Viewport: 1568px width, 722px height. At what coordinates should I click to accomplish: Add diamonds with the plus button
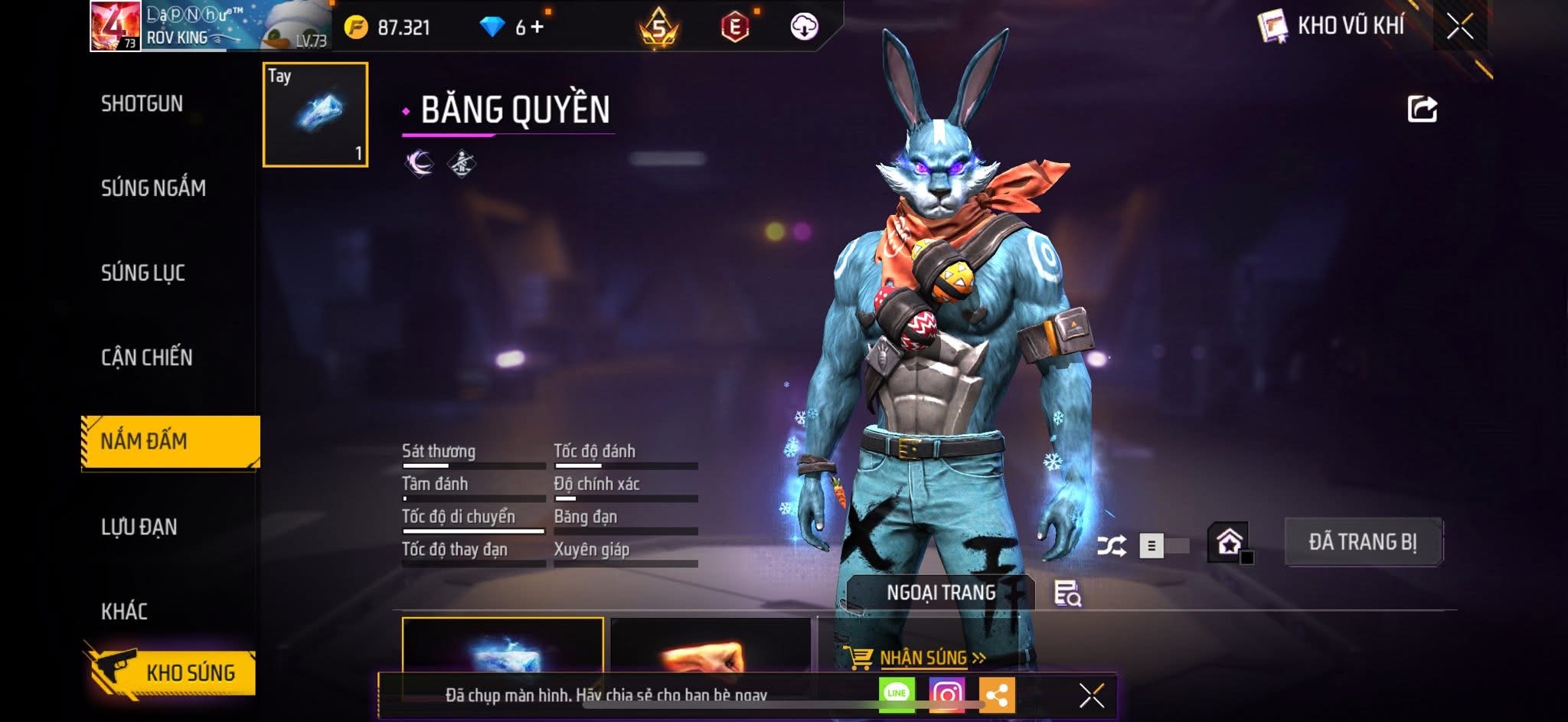tap(537, 28)
